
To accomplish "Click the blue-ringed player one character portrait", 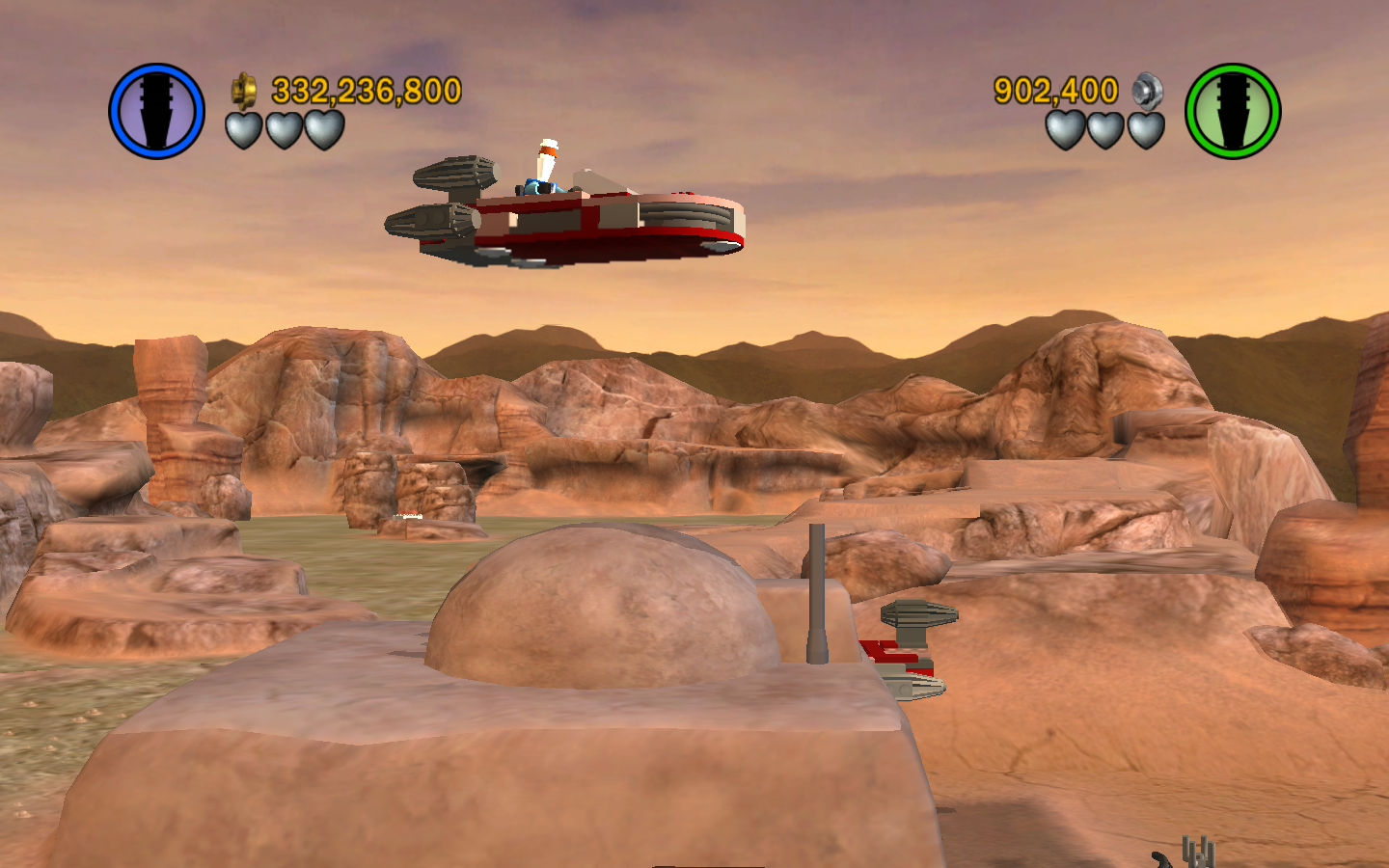I will click(156, 111).
